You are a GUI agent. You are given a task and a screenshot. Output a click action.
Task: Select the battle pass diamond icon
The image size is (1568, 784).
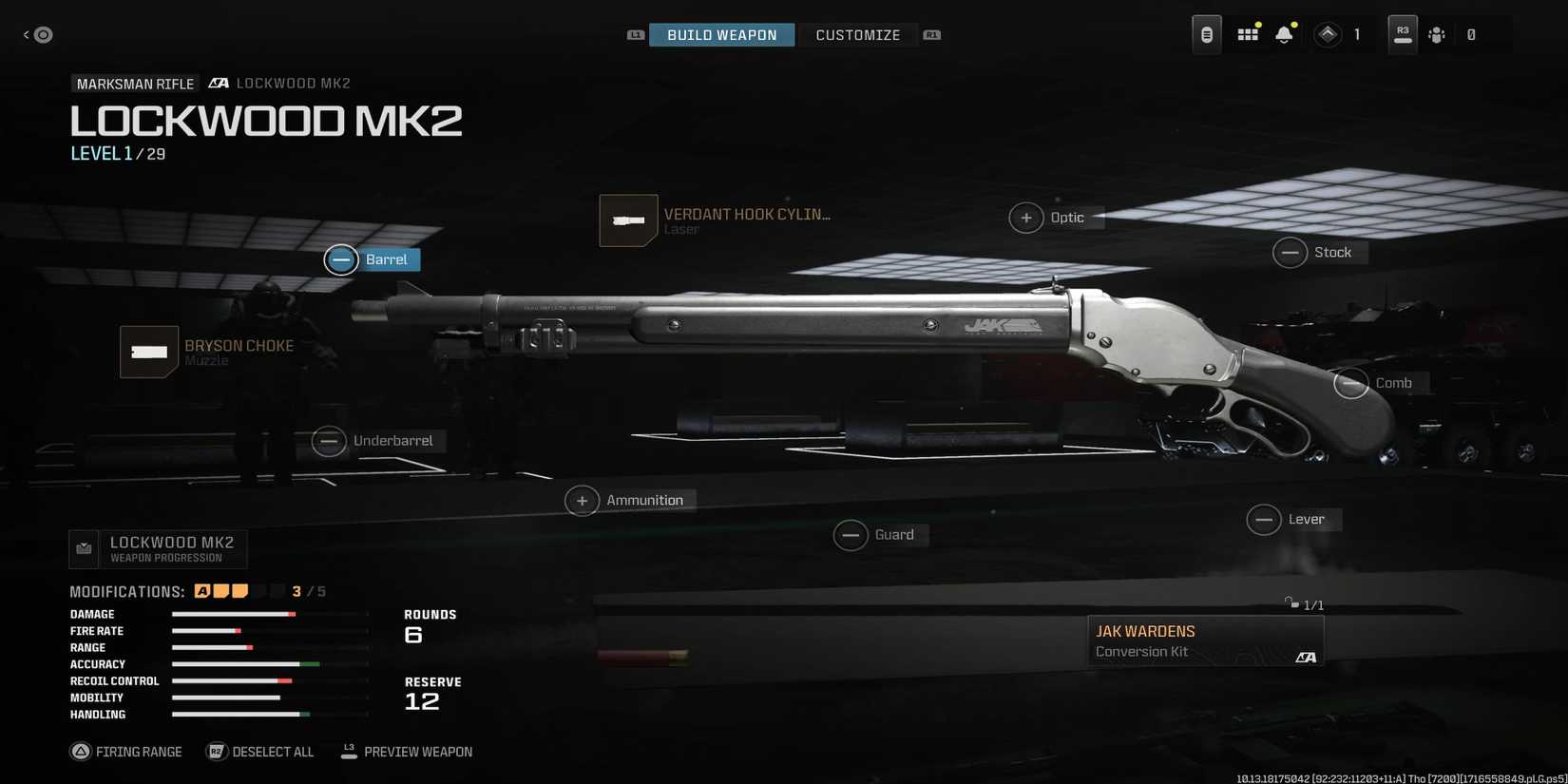point(1328,33)
